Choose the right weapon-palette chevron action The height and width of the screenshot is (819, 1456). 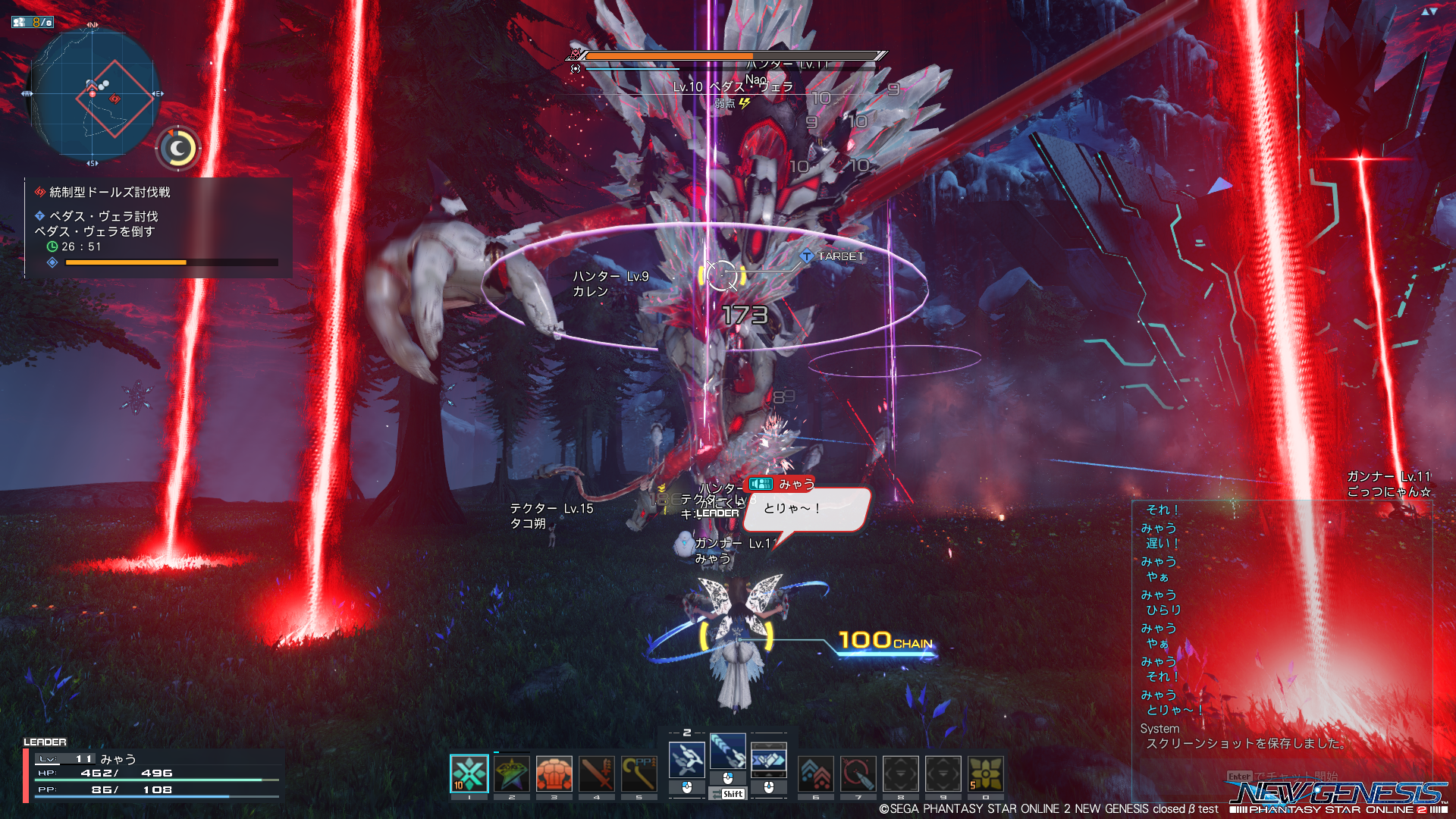pos(768,759)
